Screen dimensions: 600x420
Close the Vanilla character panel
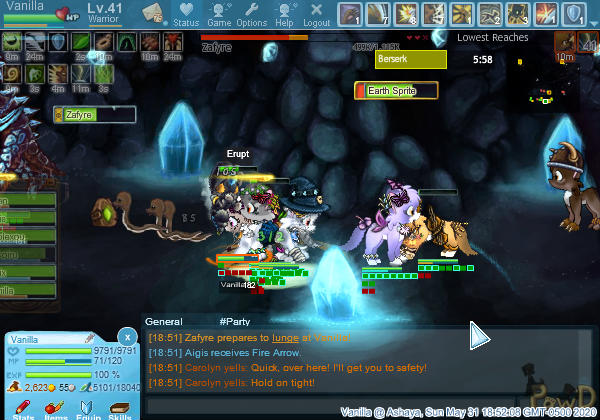[x=126, y=337]
